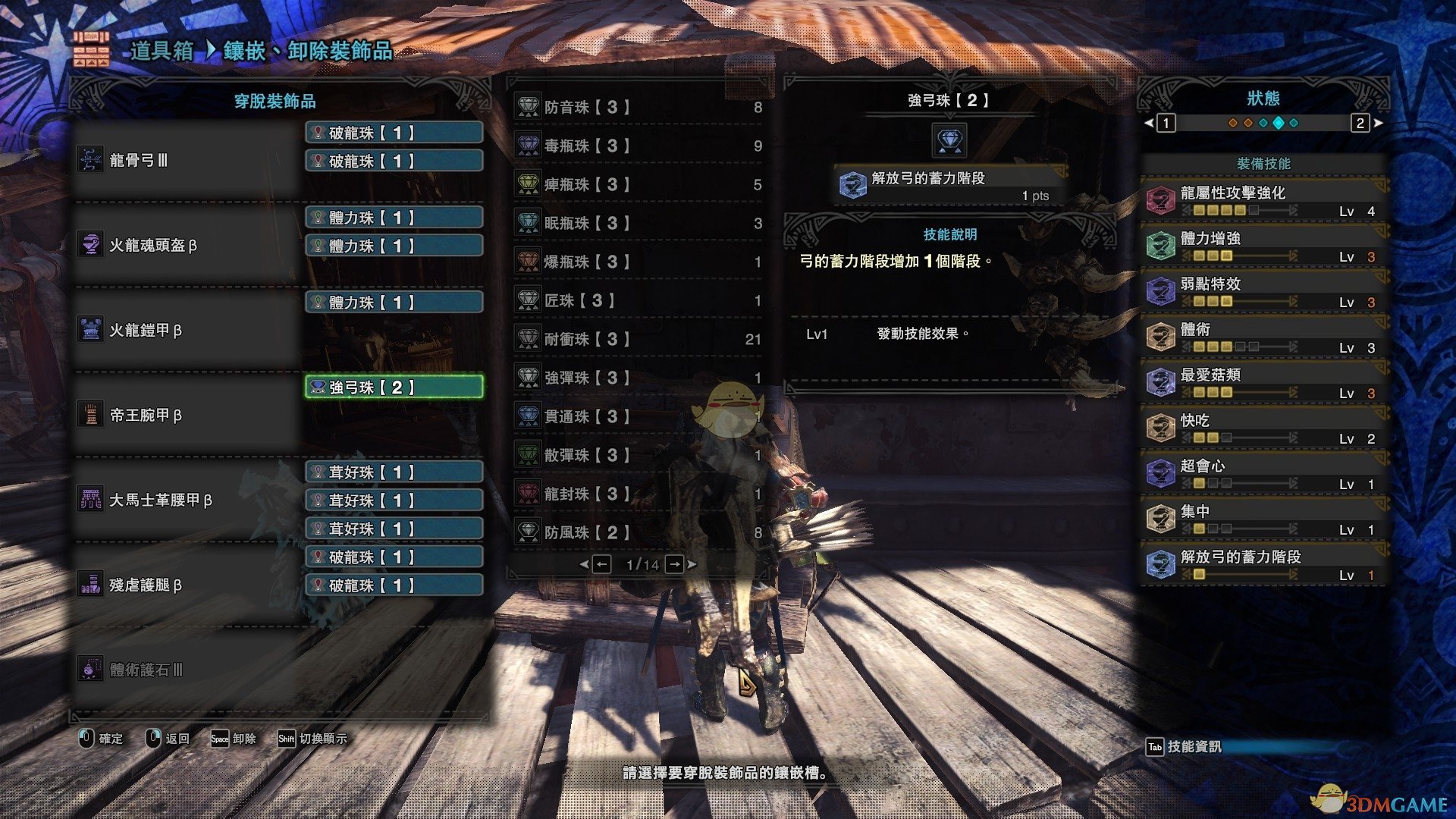Screen dimensions: 1456x819
Task: Go to next decoration list page
Action: (x=674, y=564)
